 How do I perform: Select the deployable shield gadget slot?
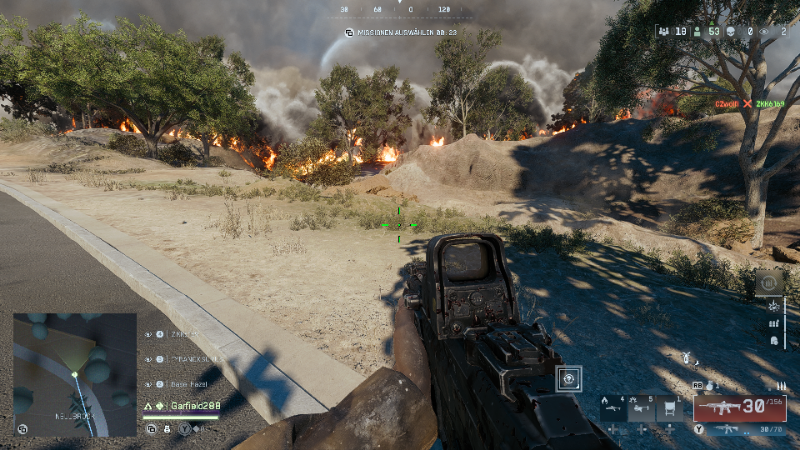[671, 406]
